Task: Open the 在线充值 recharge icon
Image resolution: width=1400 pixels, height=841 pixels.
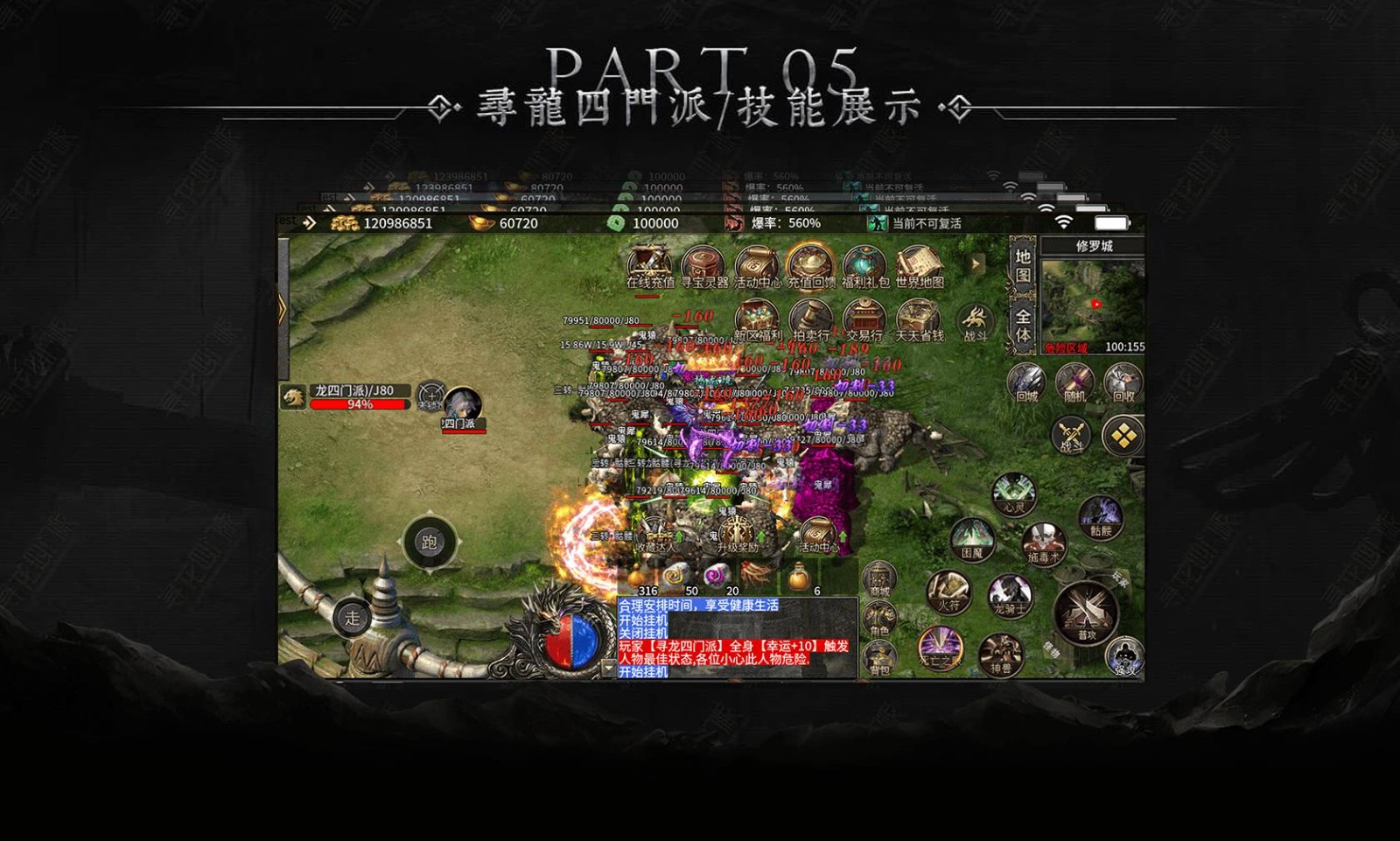Action: [x=649, y=265]
